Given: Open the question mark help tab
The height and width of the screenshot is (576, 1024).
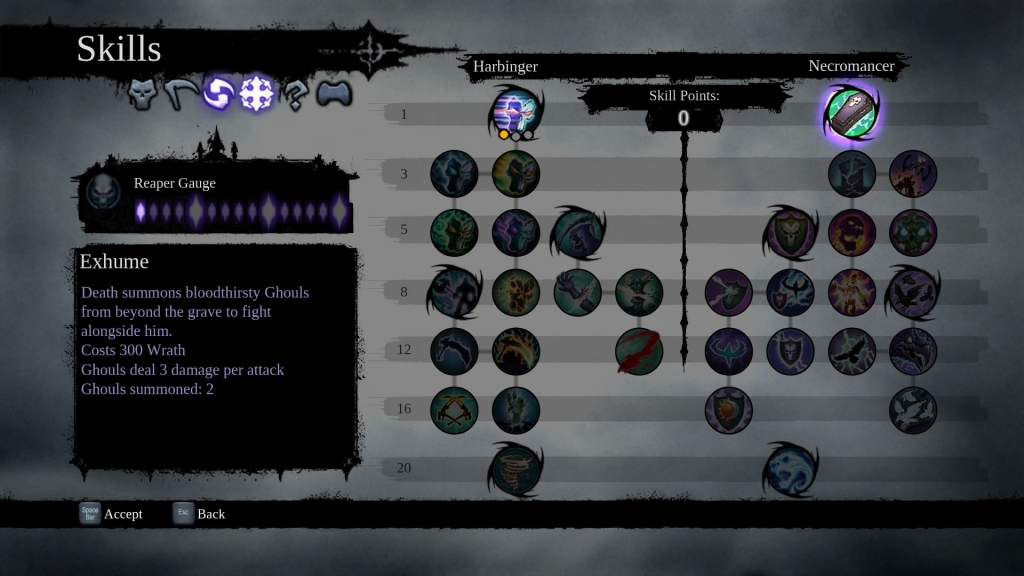Looking at the screenshot, I should click(x=295, y=95).
